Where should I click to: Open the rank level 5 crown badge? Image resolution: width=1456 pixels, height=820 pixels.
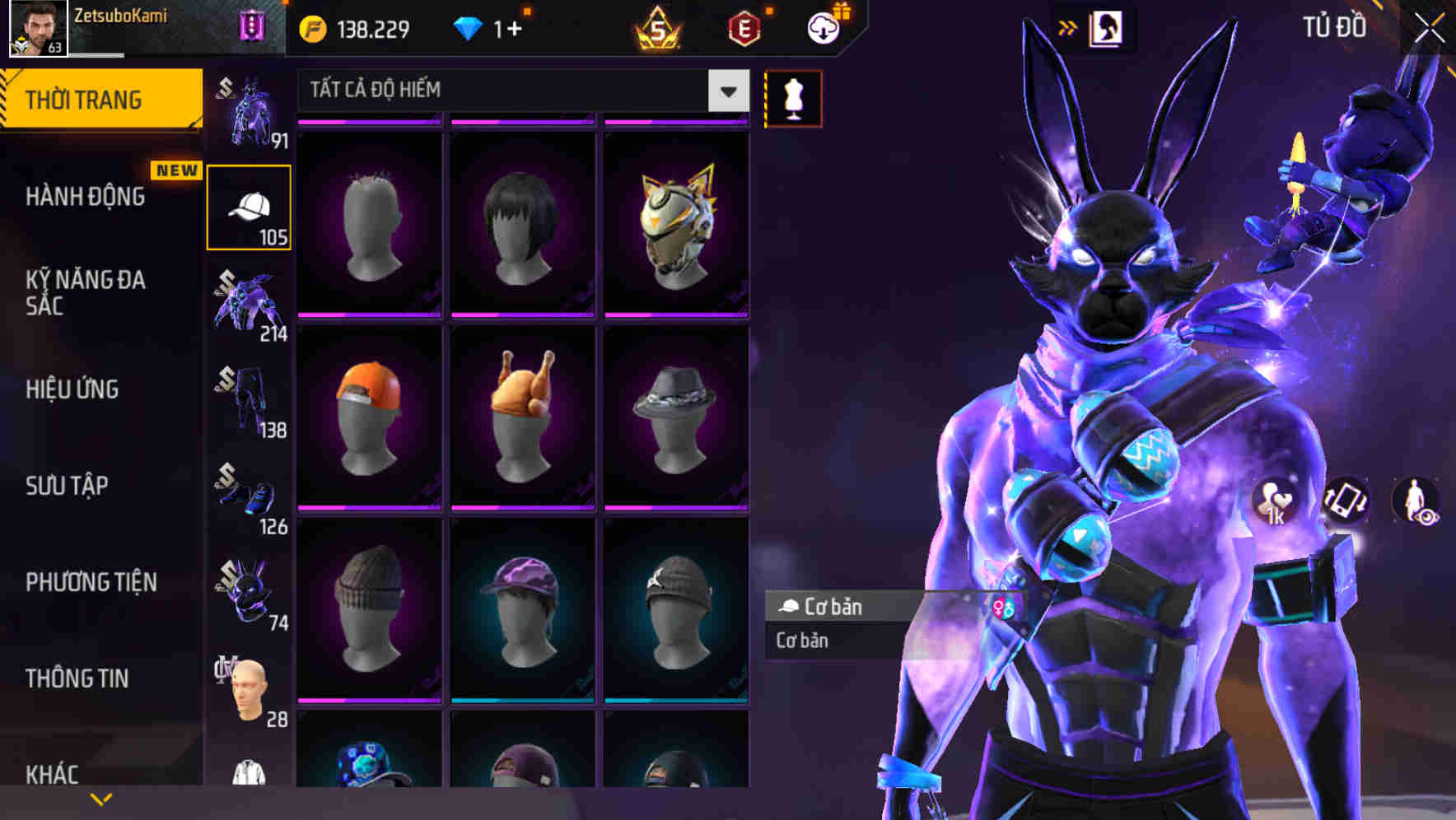click(x=658, y=27)
